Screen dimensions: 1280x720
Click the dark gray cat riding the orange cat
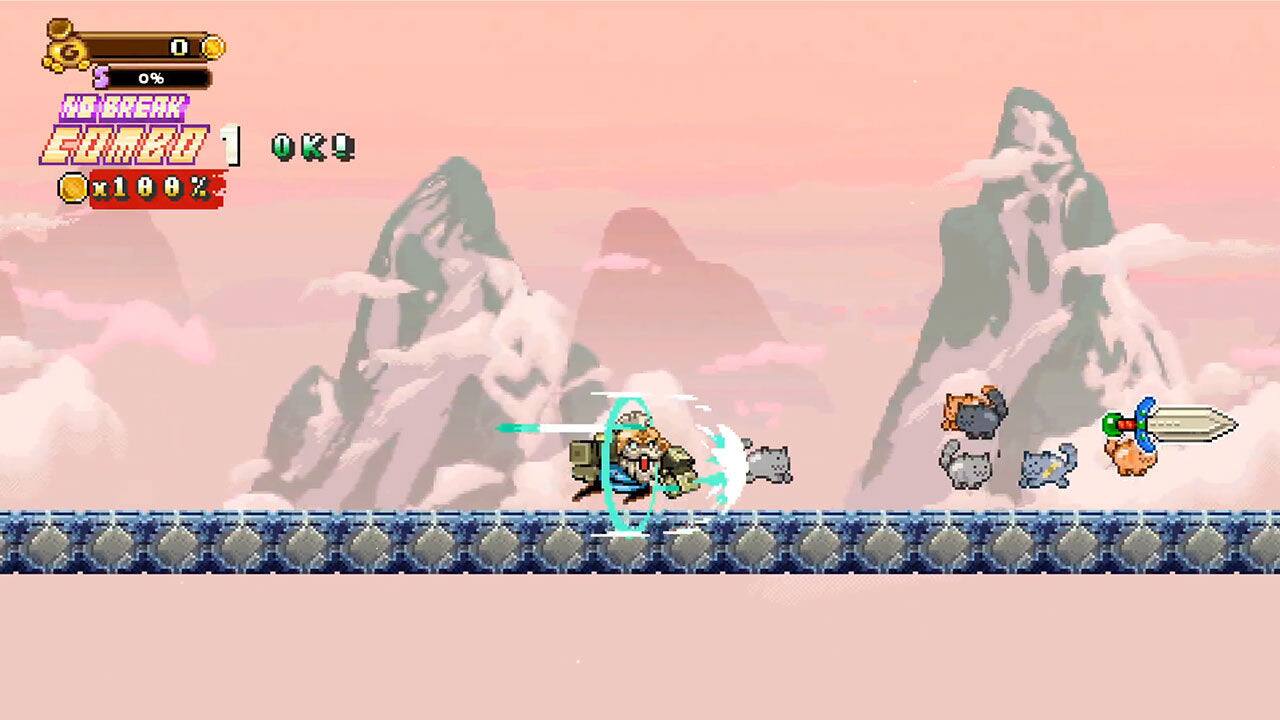pyautogui.click(x=977, y=417)
